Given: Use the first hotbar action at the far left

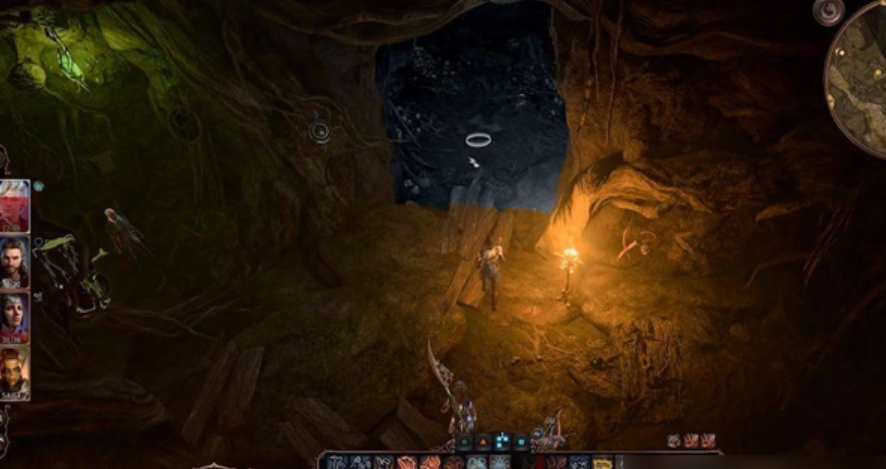Looking at the screenshot, I should coord(336,462).
